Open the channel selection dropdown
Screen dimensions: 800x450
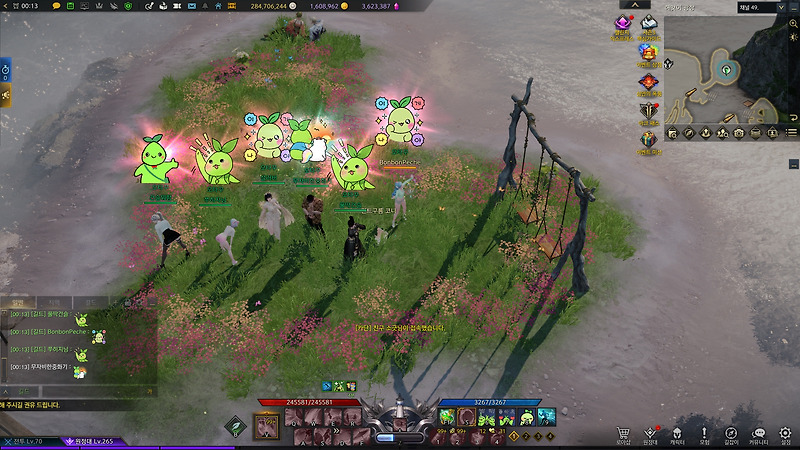pos(780,7)
